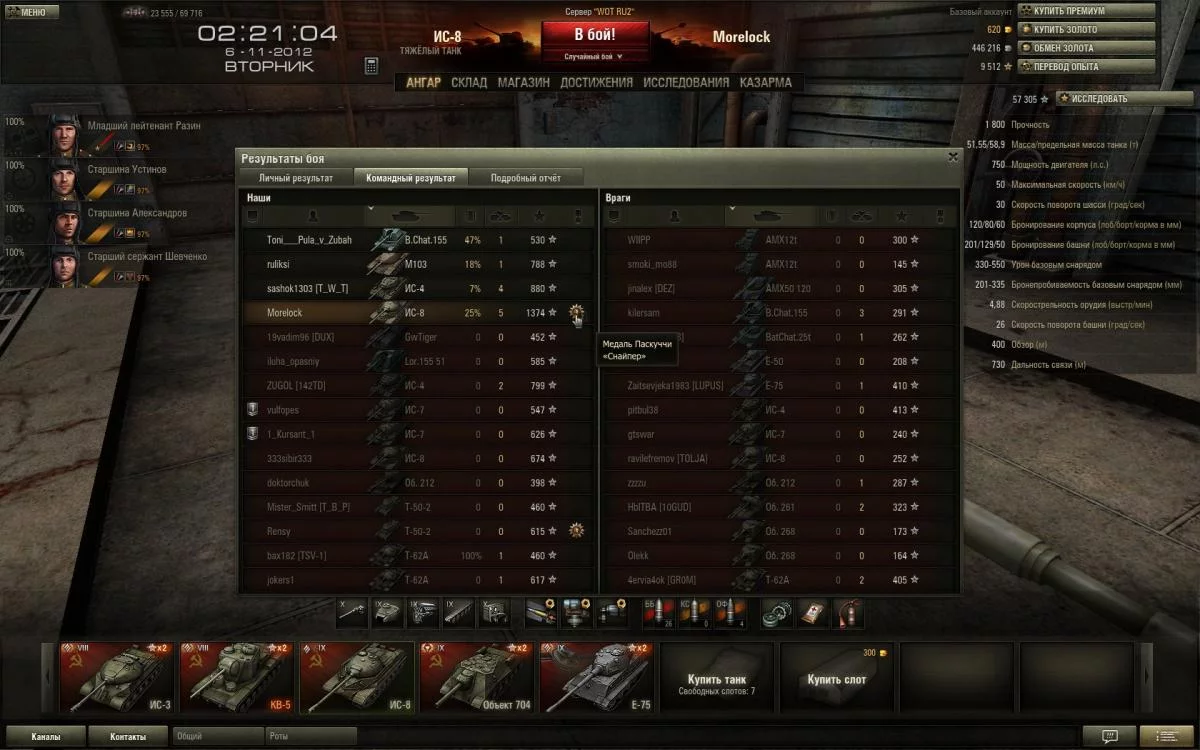This screenshot has width=1200, height=750.
Task: Click Купить премиум button
Action: [1087, 11]
